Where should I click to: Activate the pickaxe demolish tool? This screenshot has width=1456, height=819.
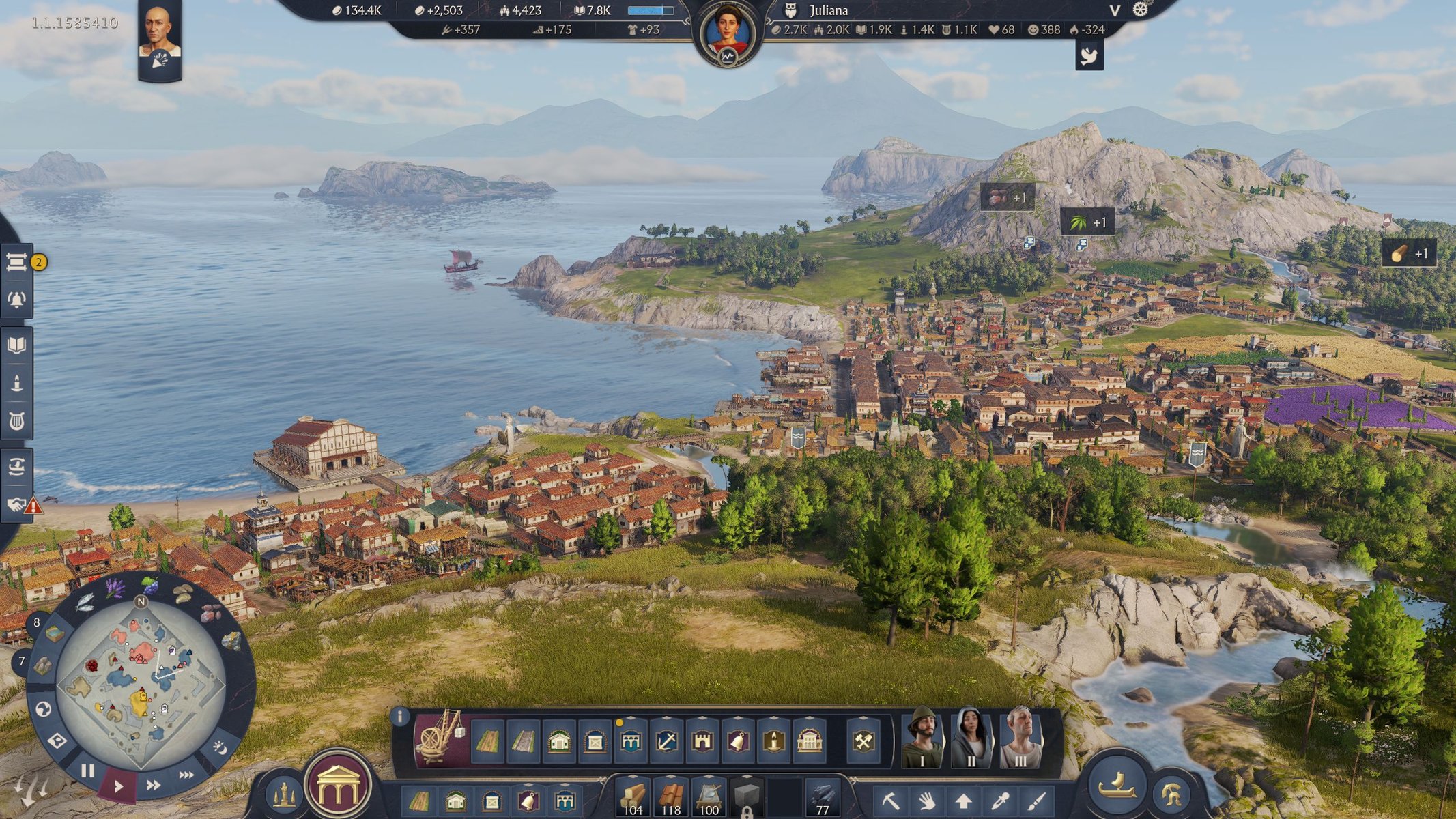point(890,800)
